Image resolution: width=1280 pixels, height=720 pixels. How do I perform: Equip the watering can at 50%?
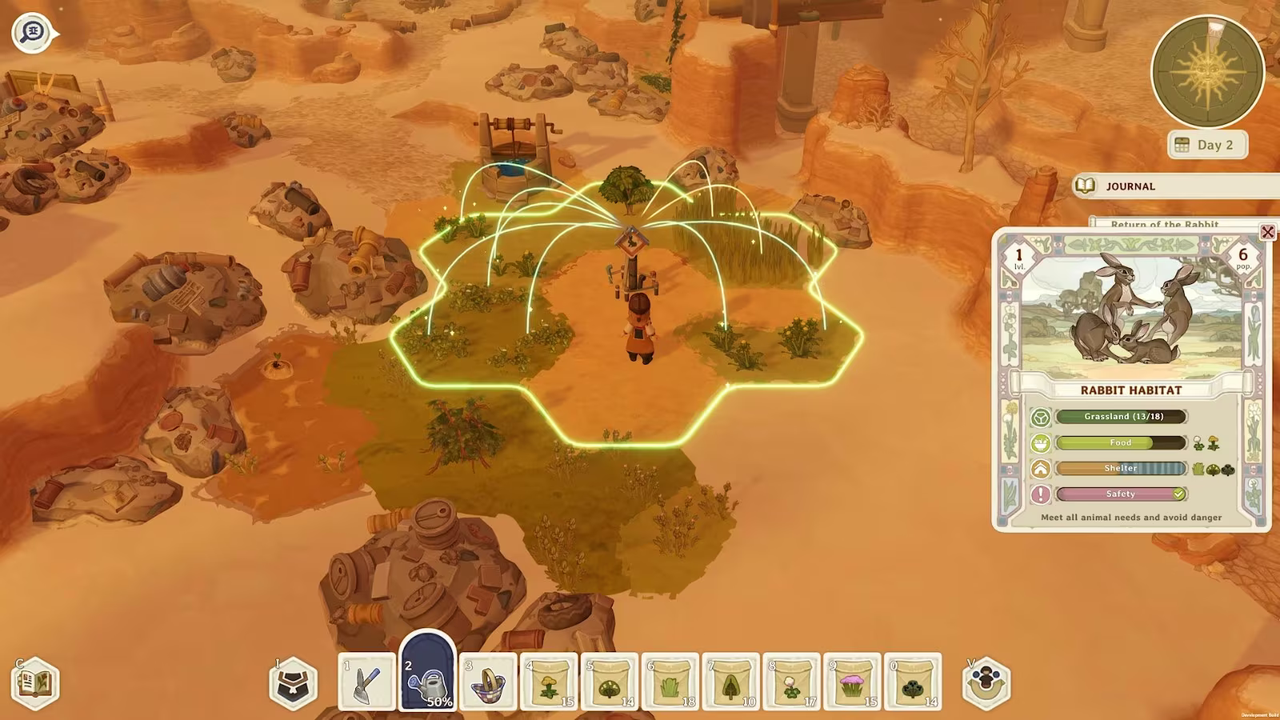click(x=427, y=680)
